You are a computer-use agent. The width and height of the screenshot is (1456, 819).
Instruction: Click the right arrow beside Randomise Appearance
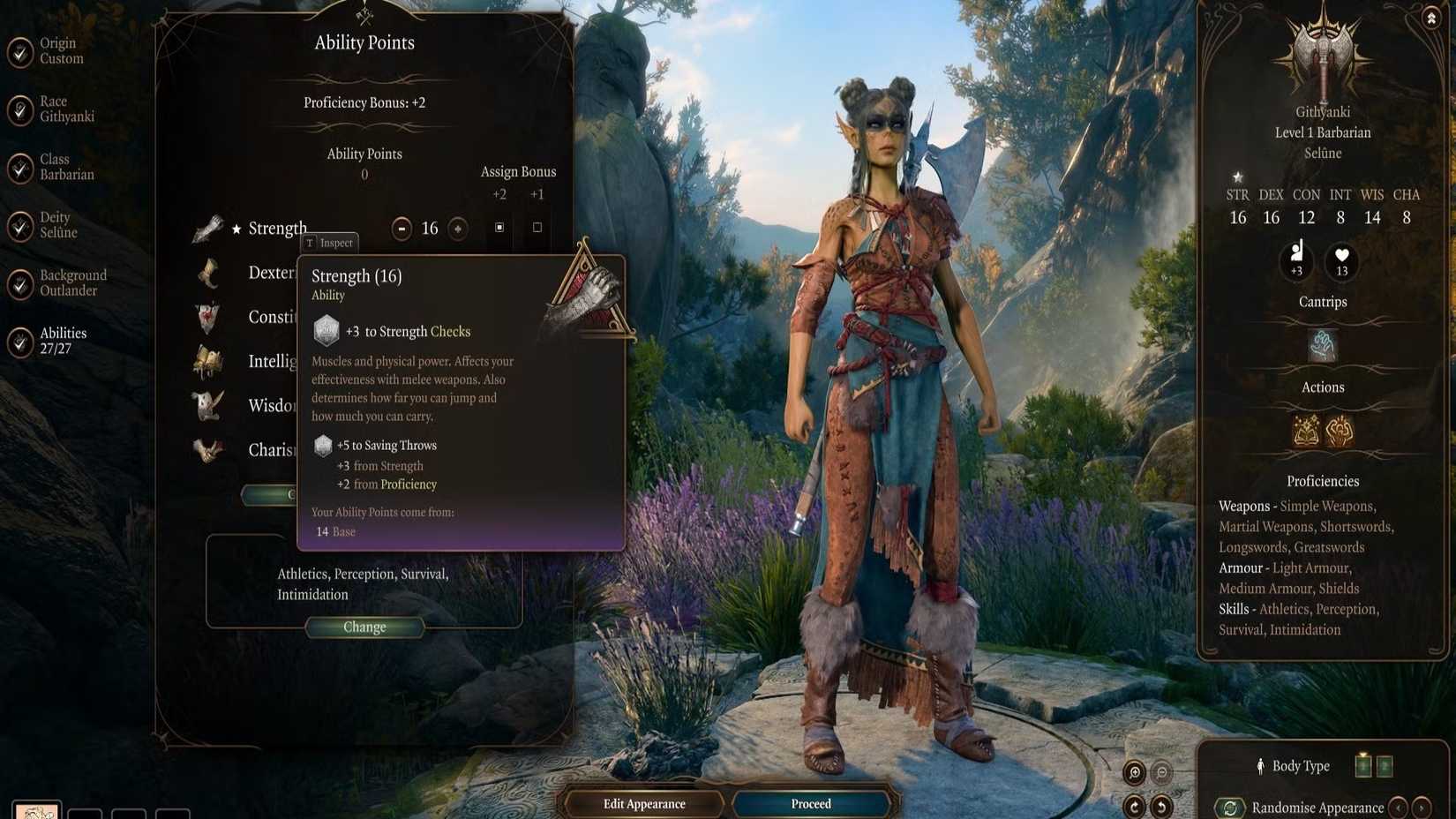click(x=1422, y=808)
